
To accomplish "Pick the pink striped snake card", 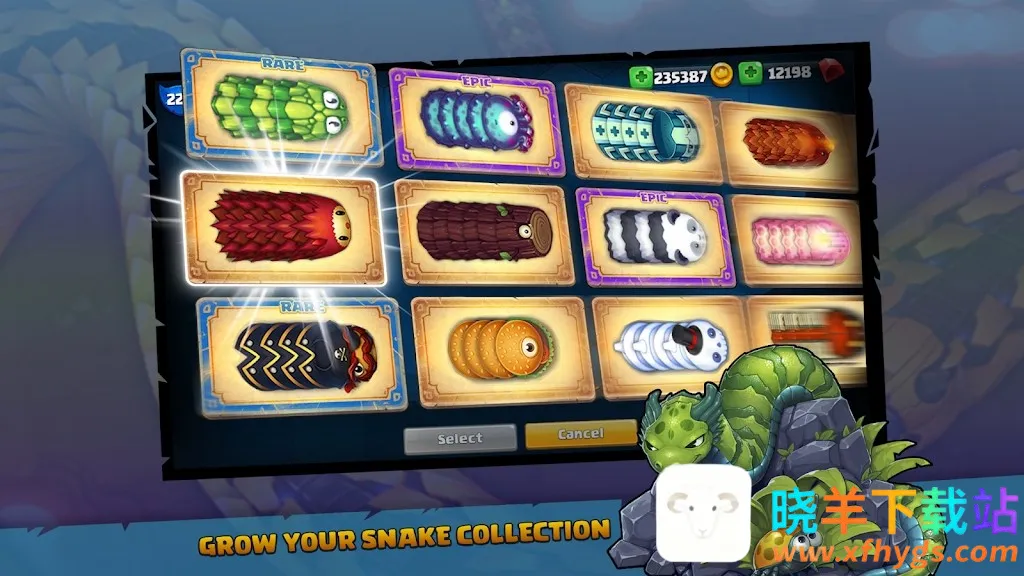I will (797, 240).
